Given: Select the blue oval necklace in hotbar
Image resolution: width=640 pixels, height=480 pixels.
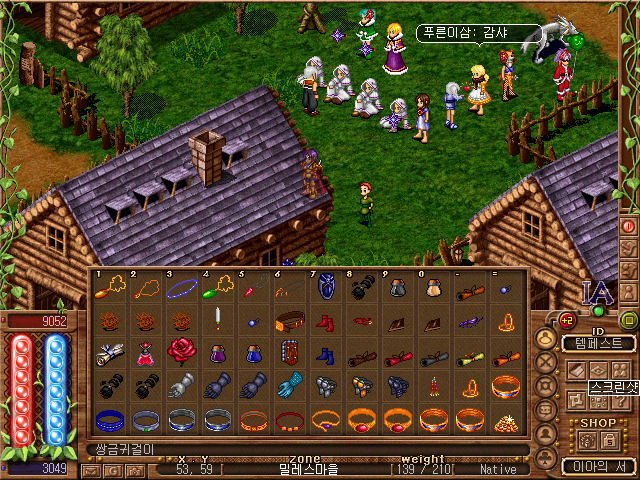Looking at the screenshot, I should tap(182, 289).
